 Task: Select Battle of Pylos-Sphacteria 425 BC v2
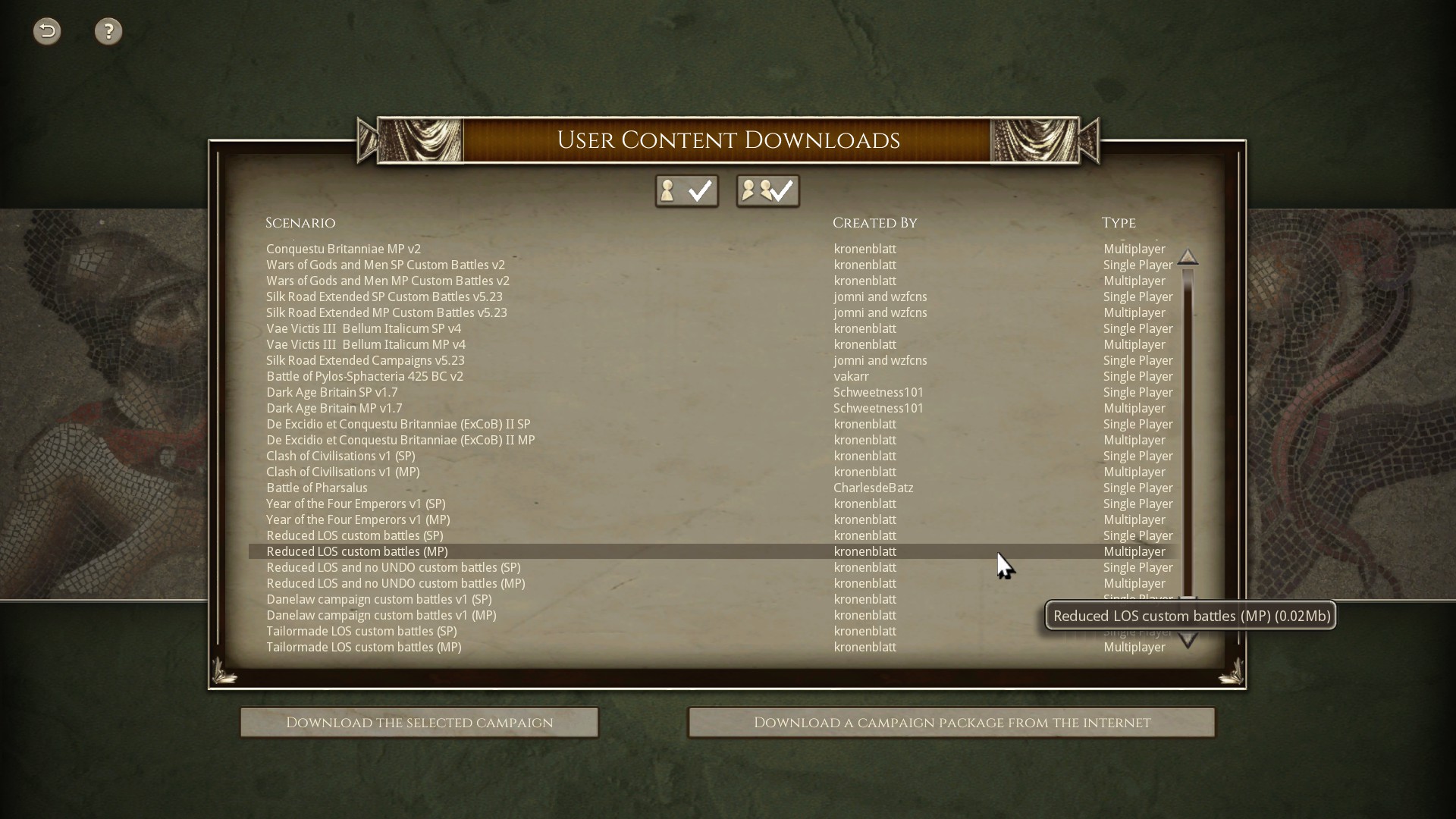[364, 376]
